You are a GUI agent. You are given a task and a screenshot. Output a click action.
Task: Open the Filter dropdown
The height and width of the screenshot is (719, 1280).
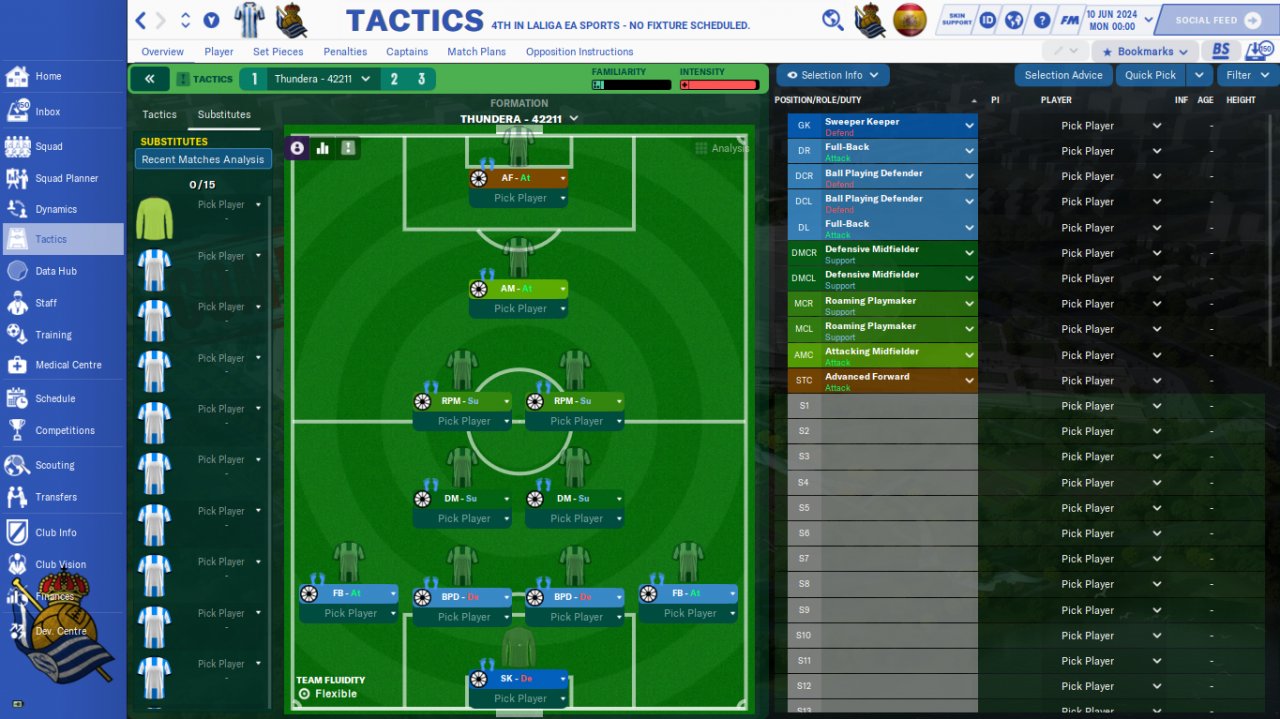tap(1247, 75)
